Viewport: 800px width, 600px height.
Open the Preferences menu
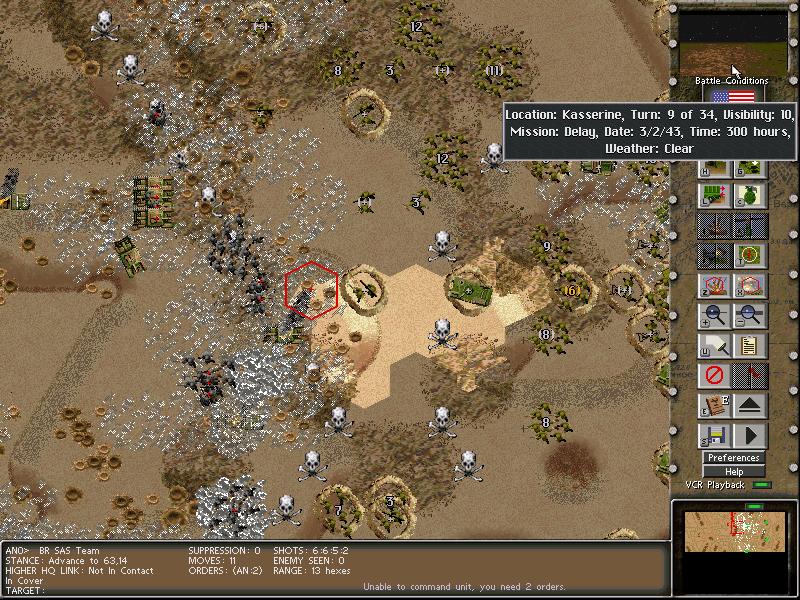[x=734, y=458]
